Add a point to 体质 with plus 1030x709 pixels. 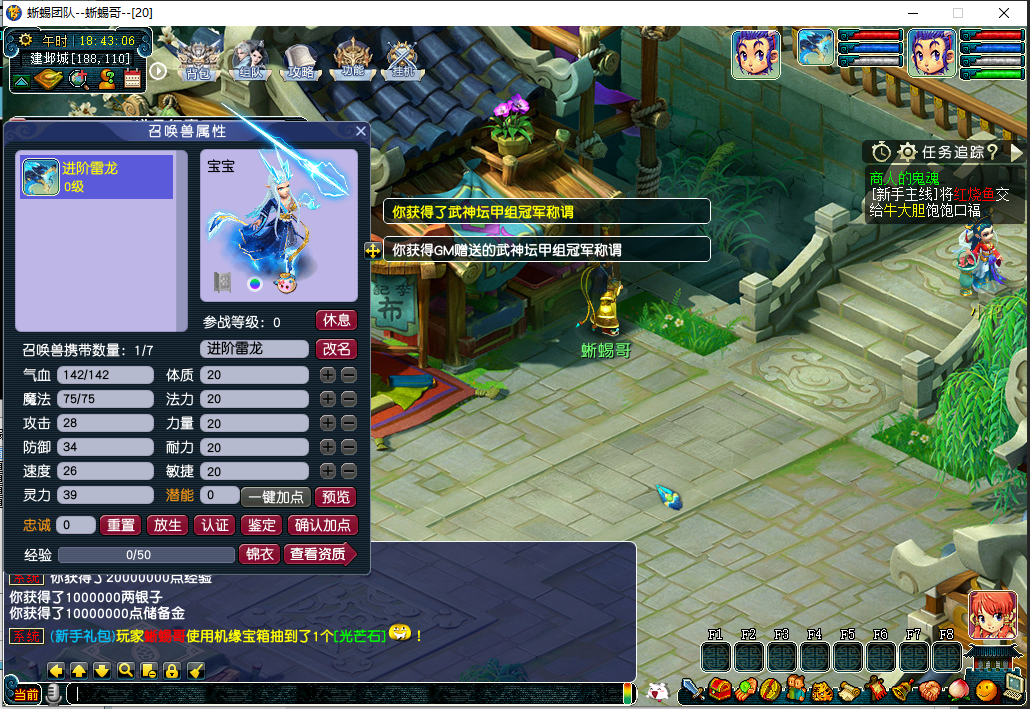pyautogui.click(x=327, y=375)
